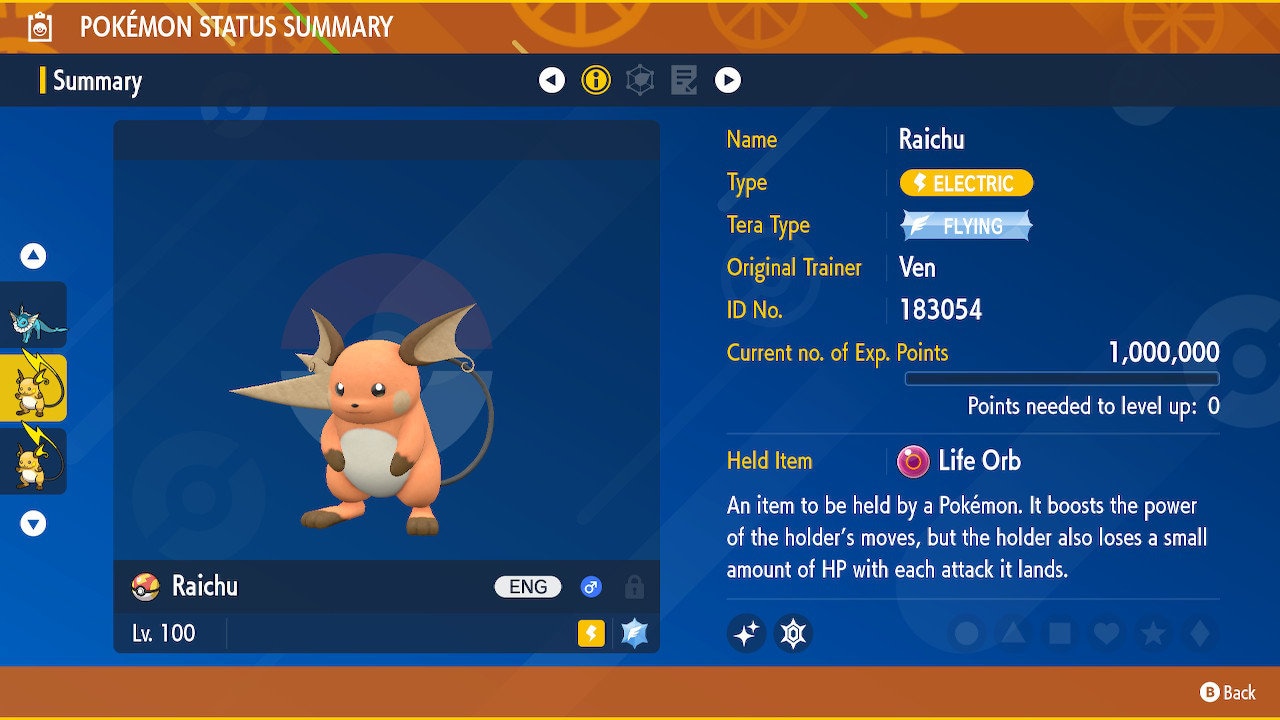Click the shiny sparkle icon below the description

[x=745, y=633]
